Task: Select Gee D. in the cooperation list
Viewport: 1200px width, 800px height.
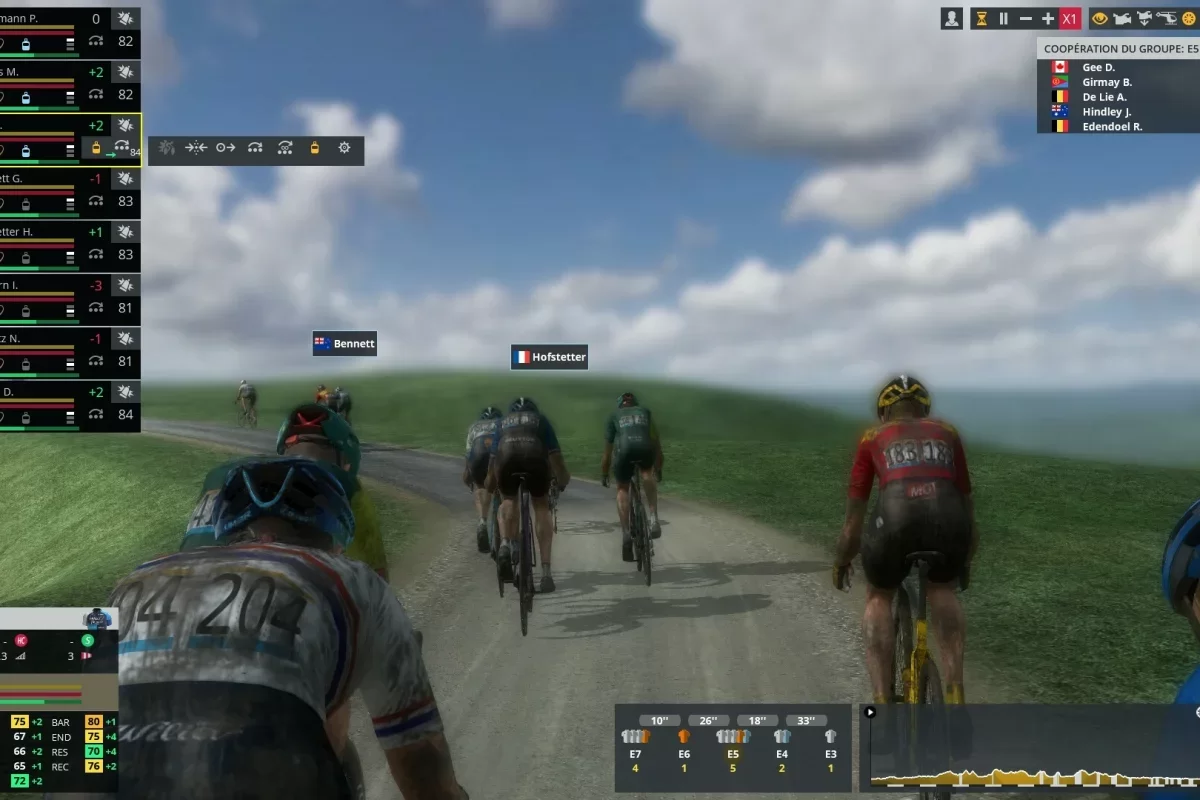Action: pos(1098,67)
